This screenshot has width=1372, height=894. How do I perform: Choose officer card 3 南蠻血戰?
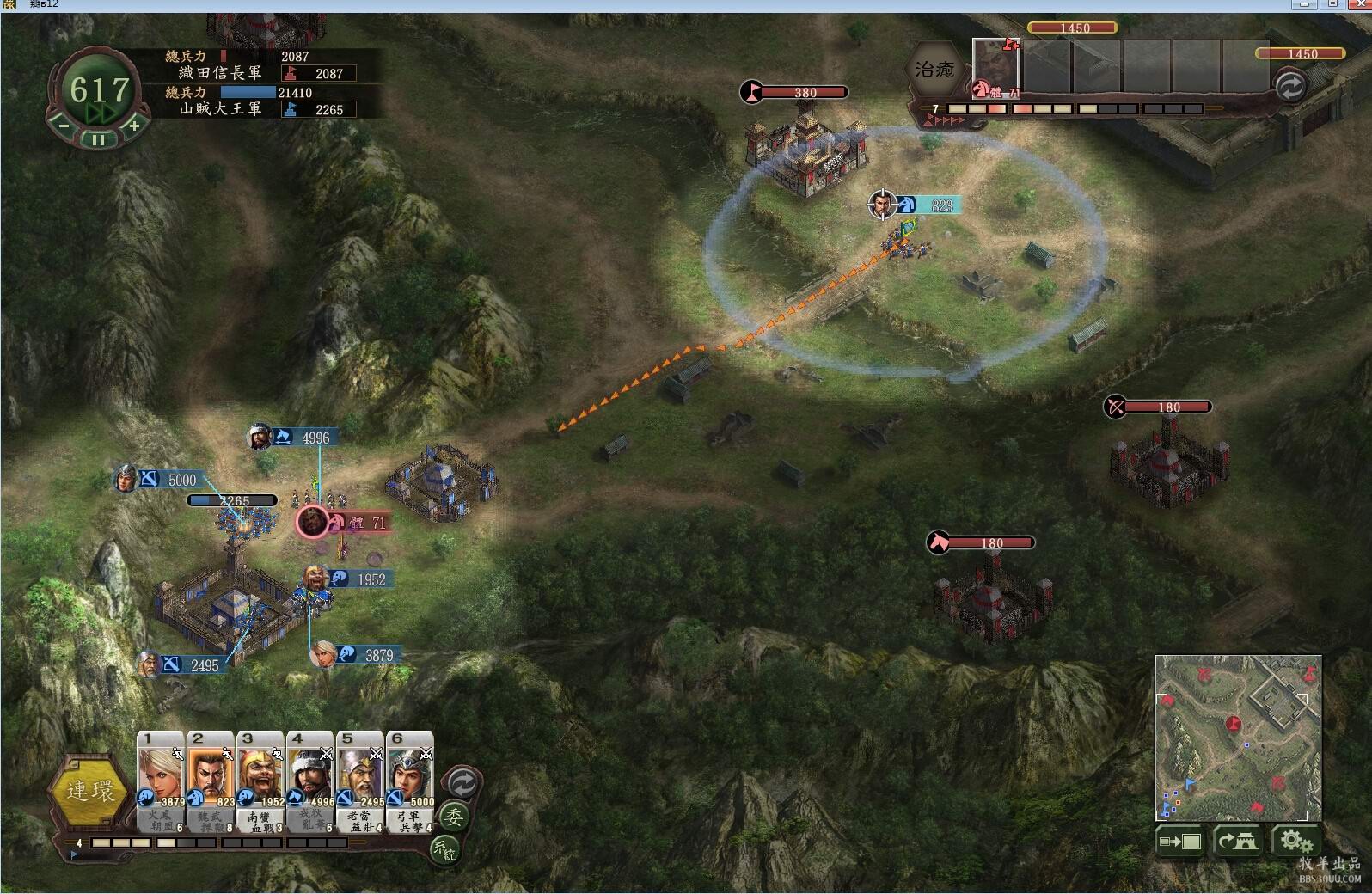(x=260, y=781)
